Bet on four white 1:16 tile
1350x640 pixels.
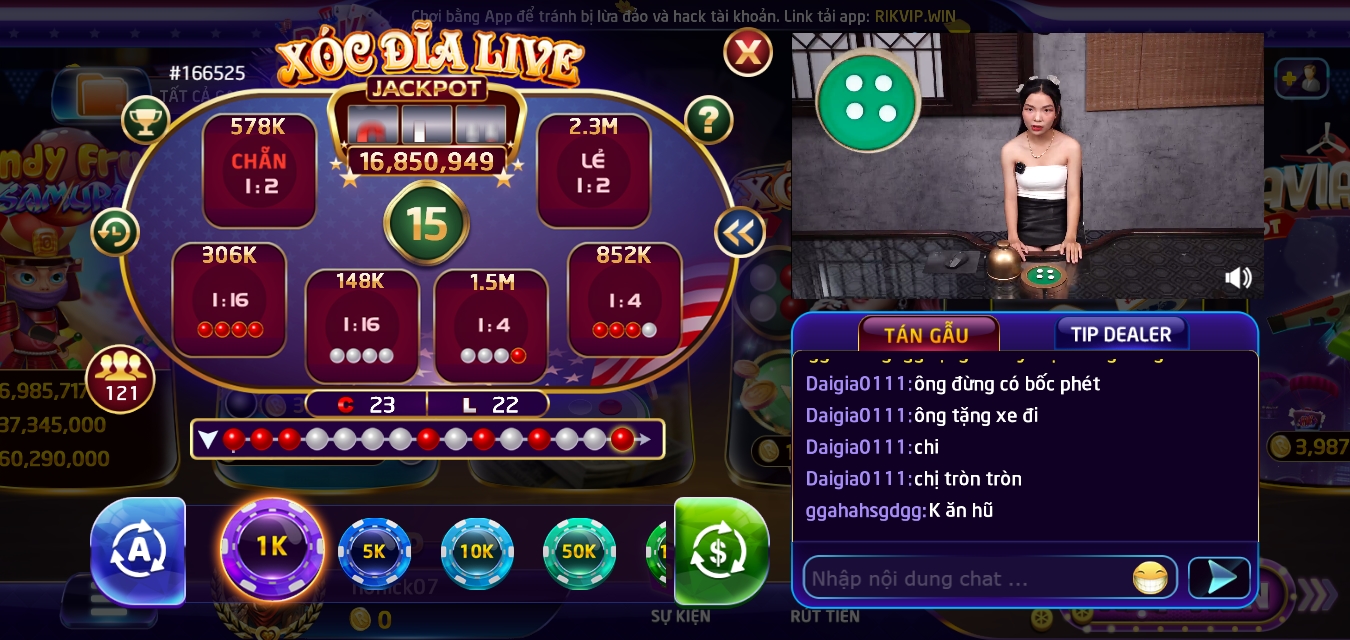[361, 324]
